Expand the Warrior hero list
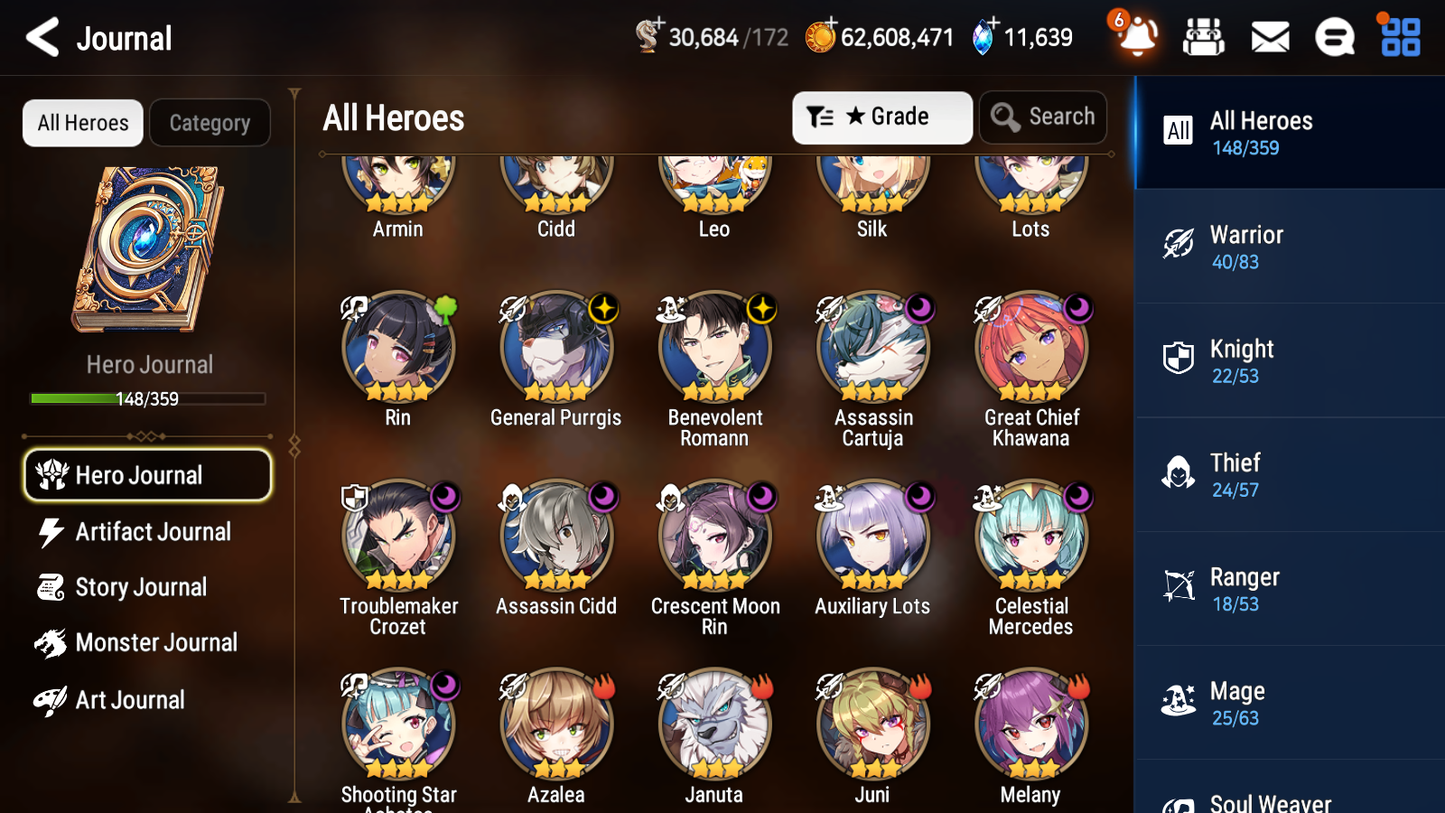1445x813 pixels. pos(1289,246)
